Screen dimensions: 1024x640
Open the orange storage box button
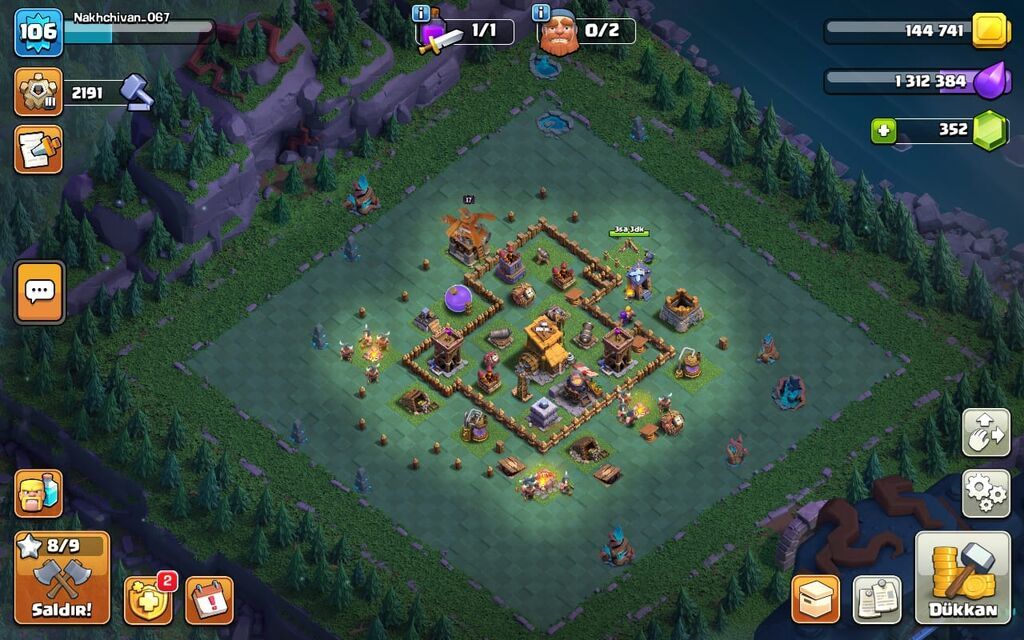(815, 599)
